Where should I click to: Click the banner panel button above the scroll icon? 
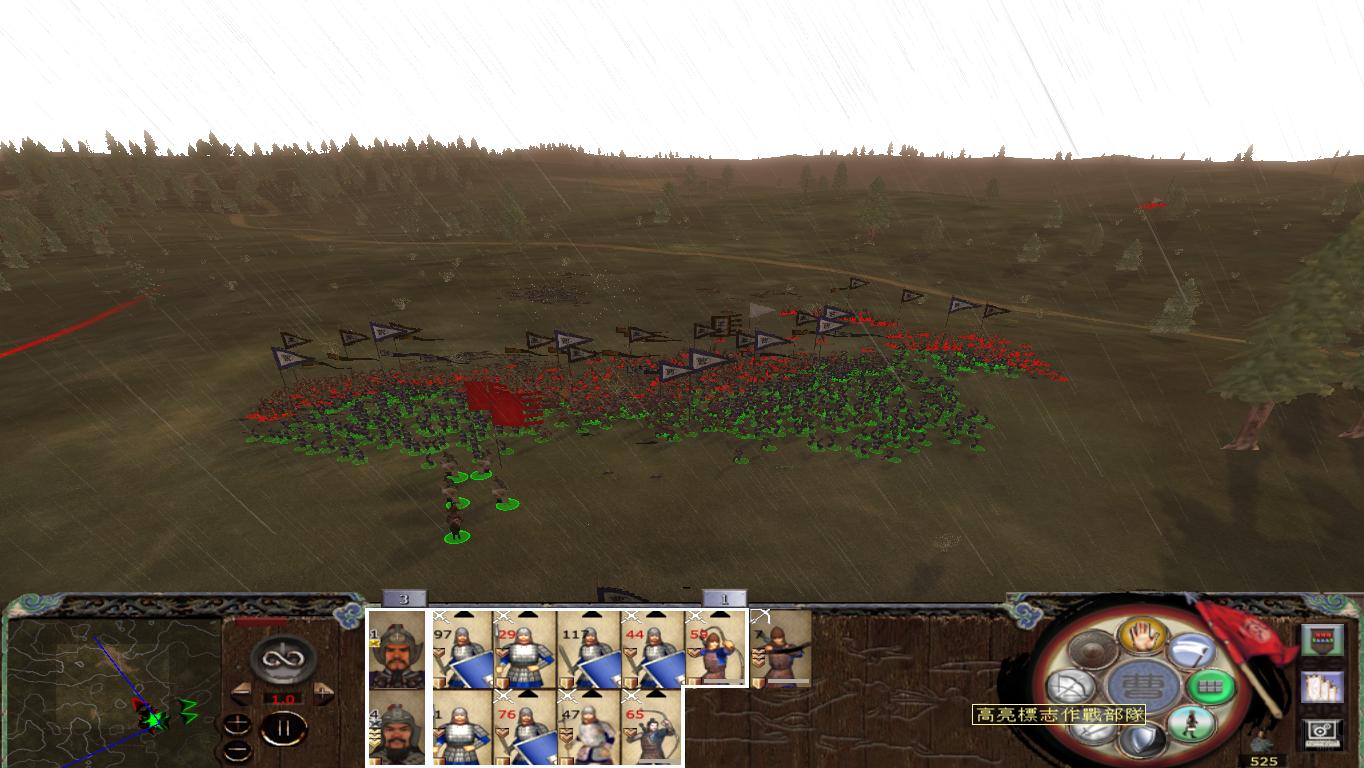1324,639
